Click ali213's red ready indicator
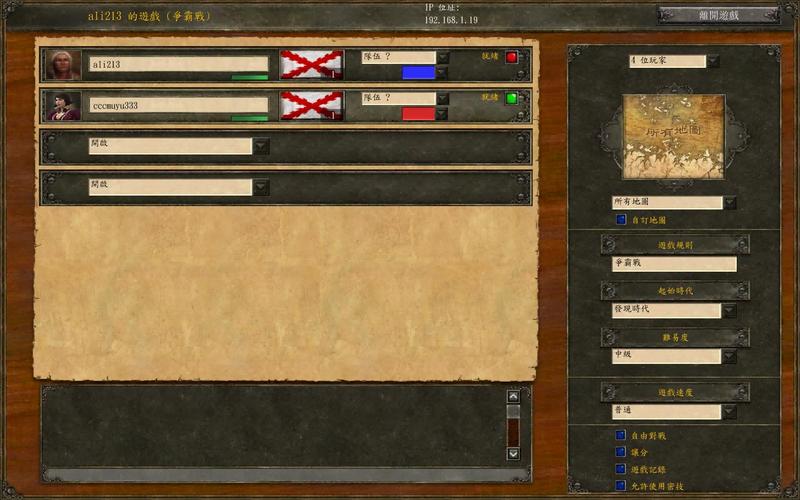The width and height of the screenshot is (800, 500). point(511,57)
